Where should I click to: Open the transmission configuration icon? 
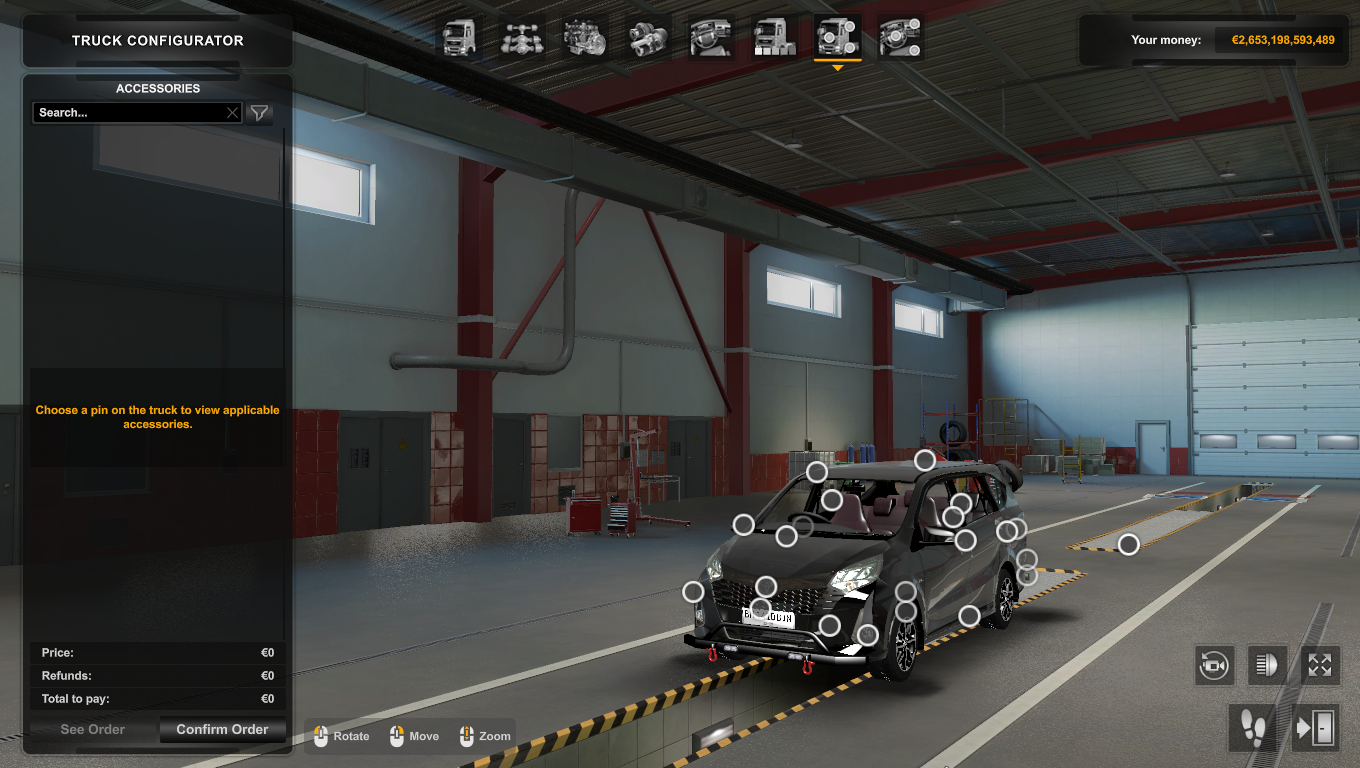pyautogui.click(x=647, y=38)
